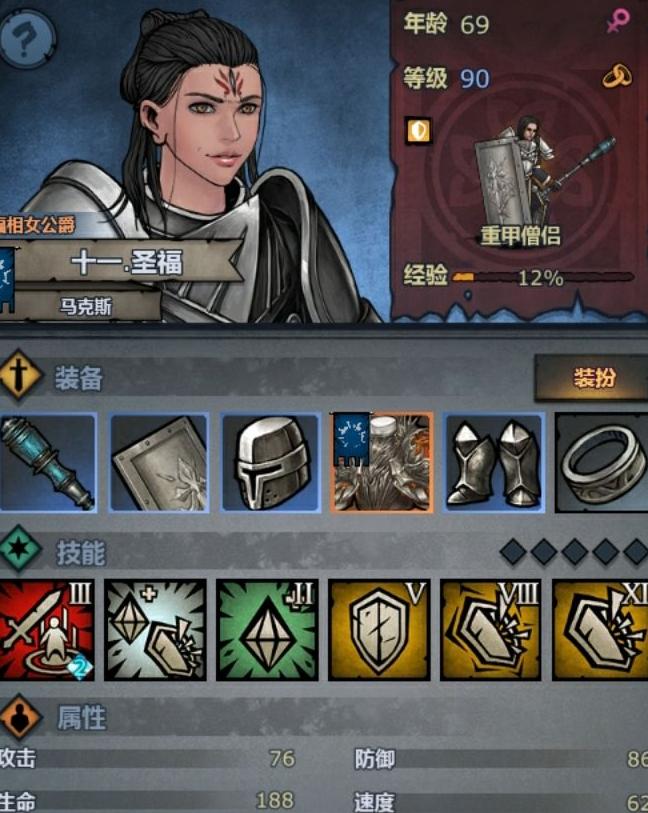The width and height of the screenshot is (648, 813).
Task: Click the 十一·圣福 name banner
Action: pos(127,263)
